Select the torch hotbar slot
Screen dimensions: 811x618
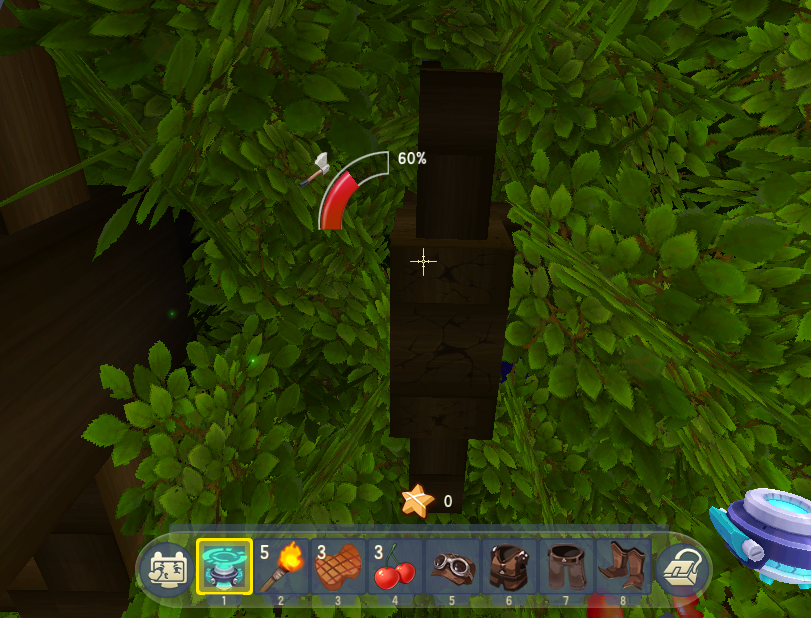pos(281,567)
